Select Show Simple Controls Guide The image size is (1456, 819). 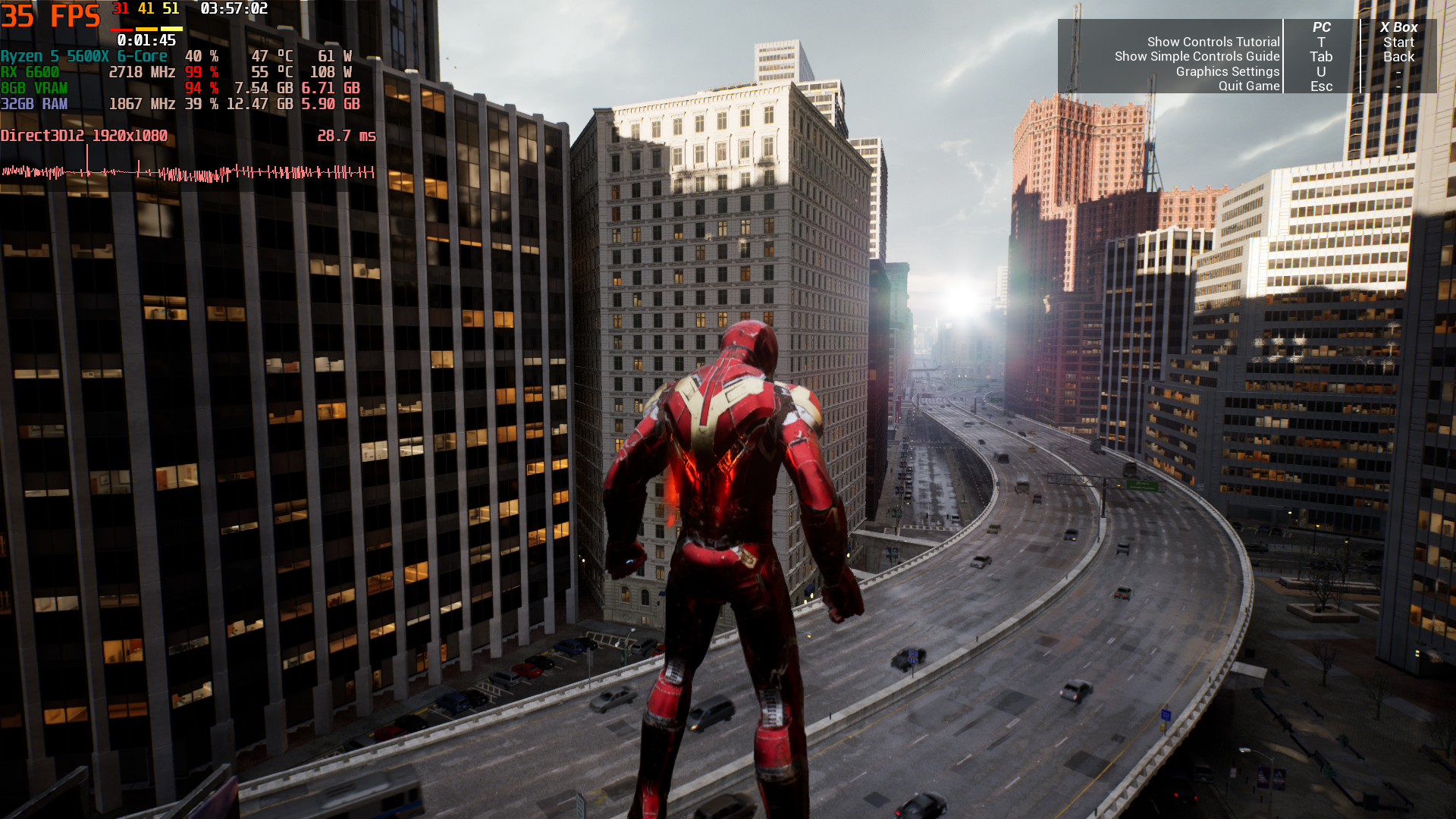(1197, 57)
